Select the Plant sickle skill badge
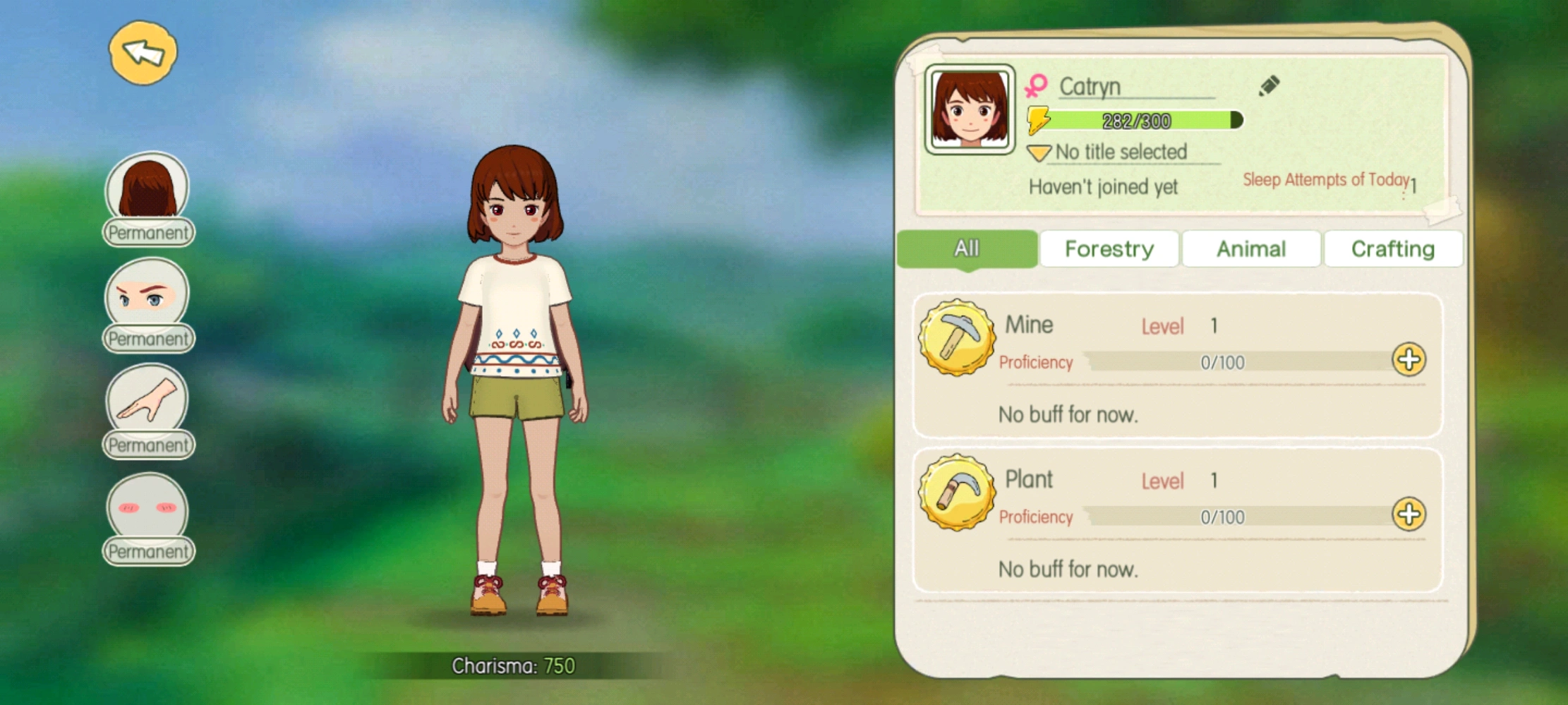This screenshot has width=1568, height=705. click(x=956, y=492)
